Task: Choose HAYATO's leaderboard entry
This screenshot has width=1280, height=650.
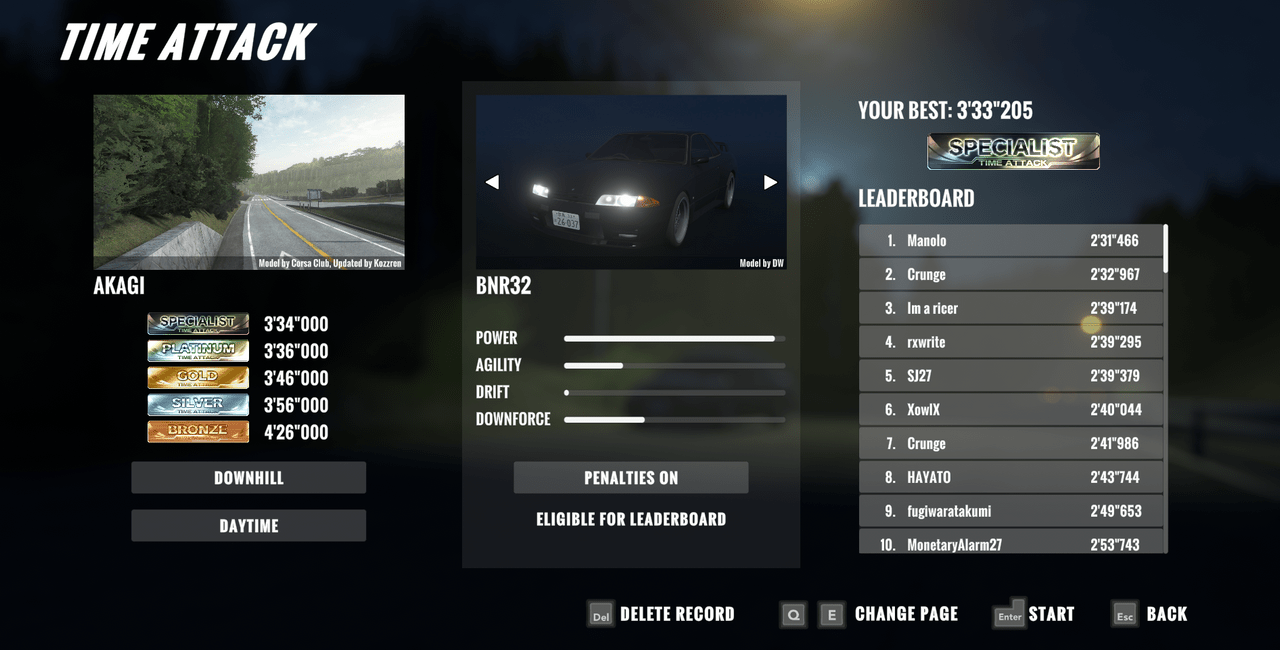Action: click(x=1011, y=477)
